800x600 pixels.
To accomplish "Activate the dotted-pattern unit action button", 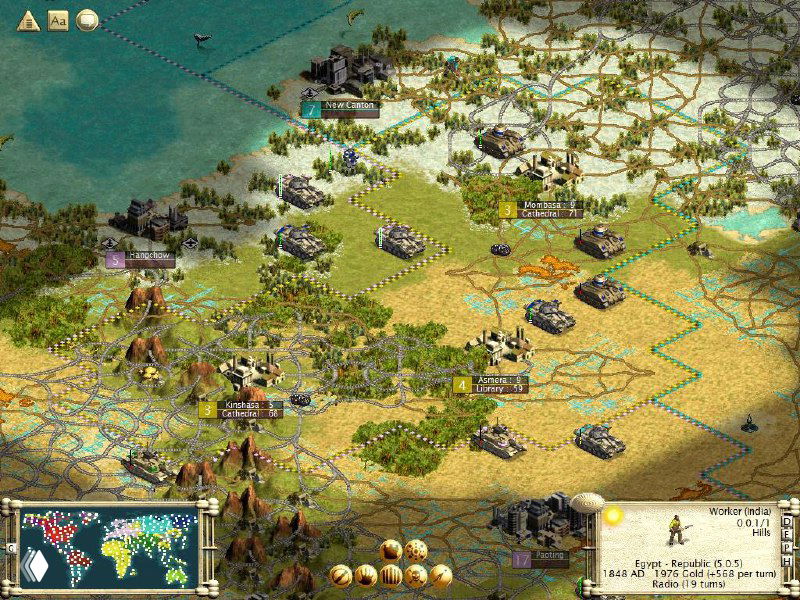I will (416, 550).
